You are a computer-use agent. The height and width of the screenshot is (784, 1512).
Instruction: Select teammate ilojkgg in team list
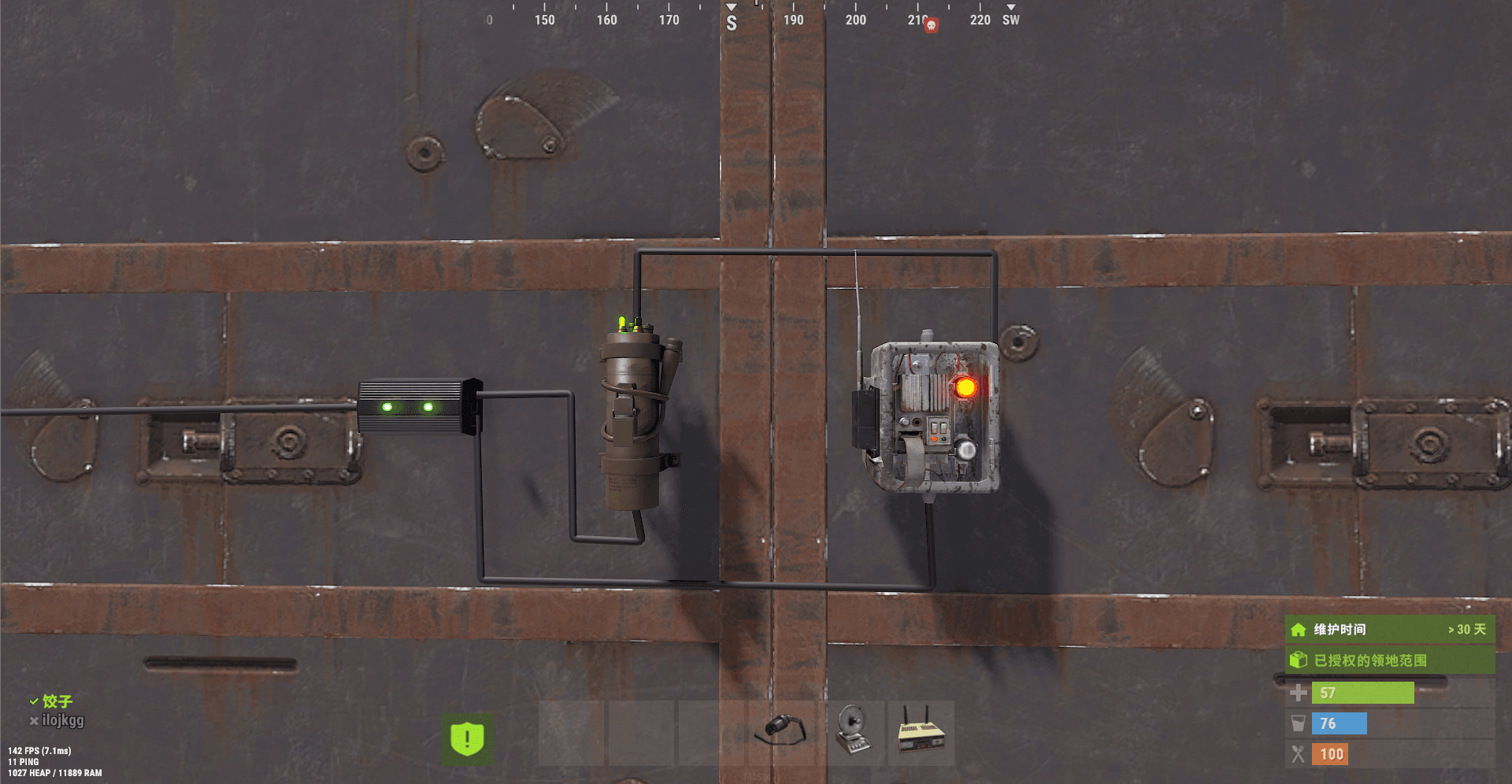(x=62, y=720)
